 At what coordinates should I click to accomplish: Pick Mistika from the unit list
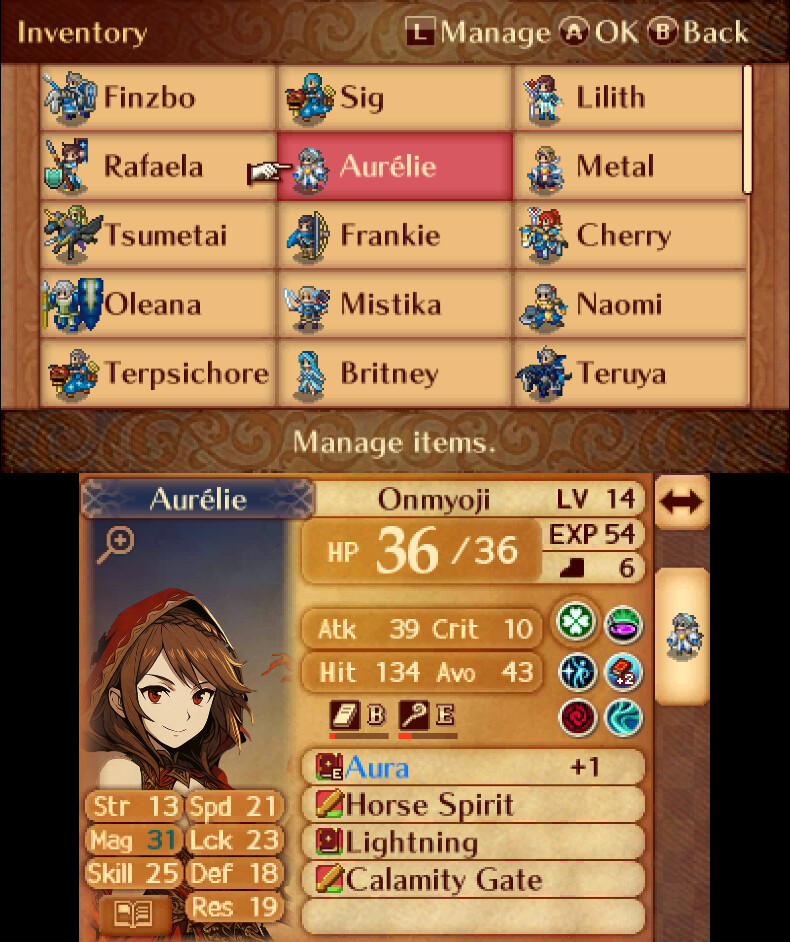click(394, 304)
